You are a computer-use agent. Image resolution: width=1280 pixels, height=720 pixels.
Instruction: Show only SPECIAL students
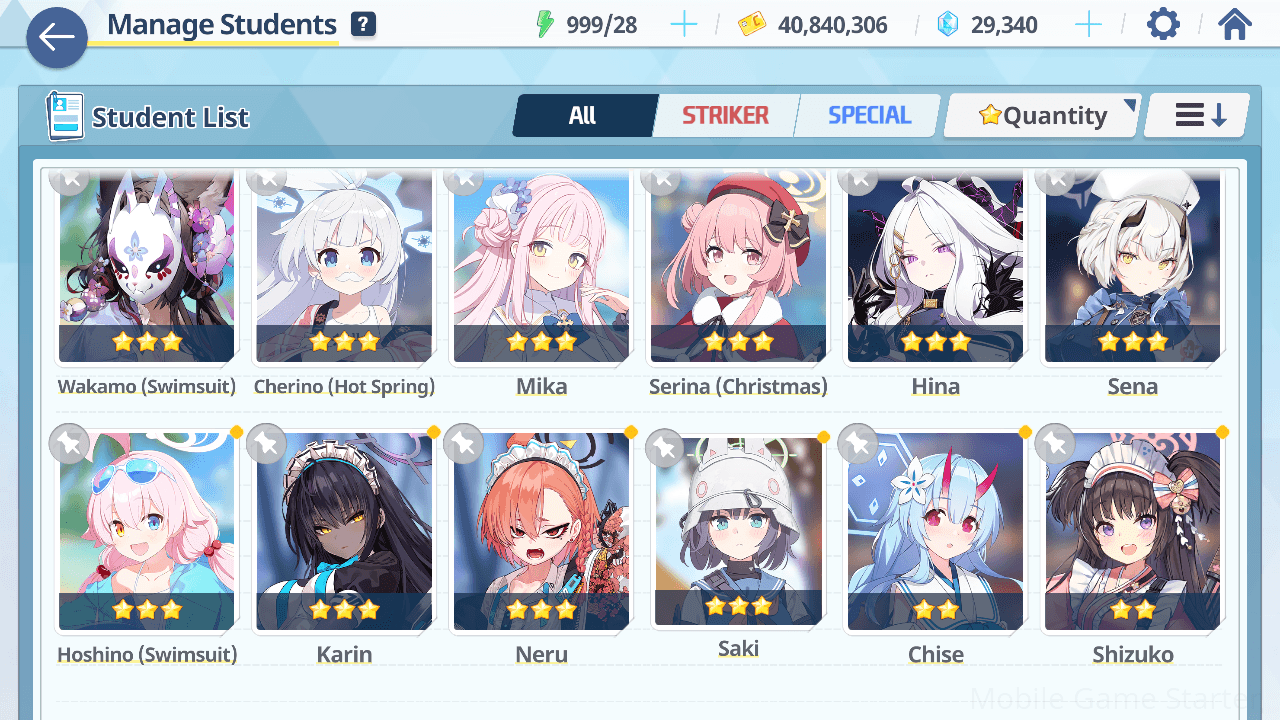click(869, 116)
